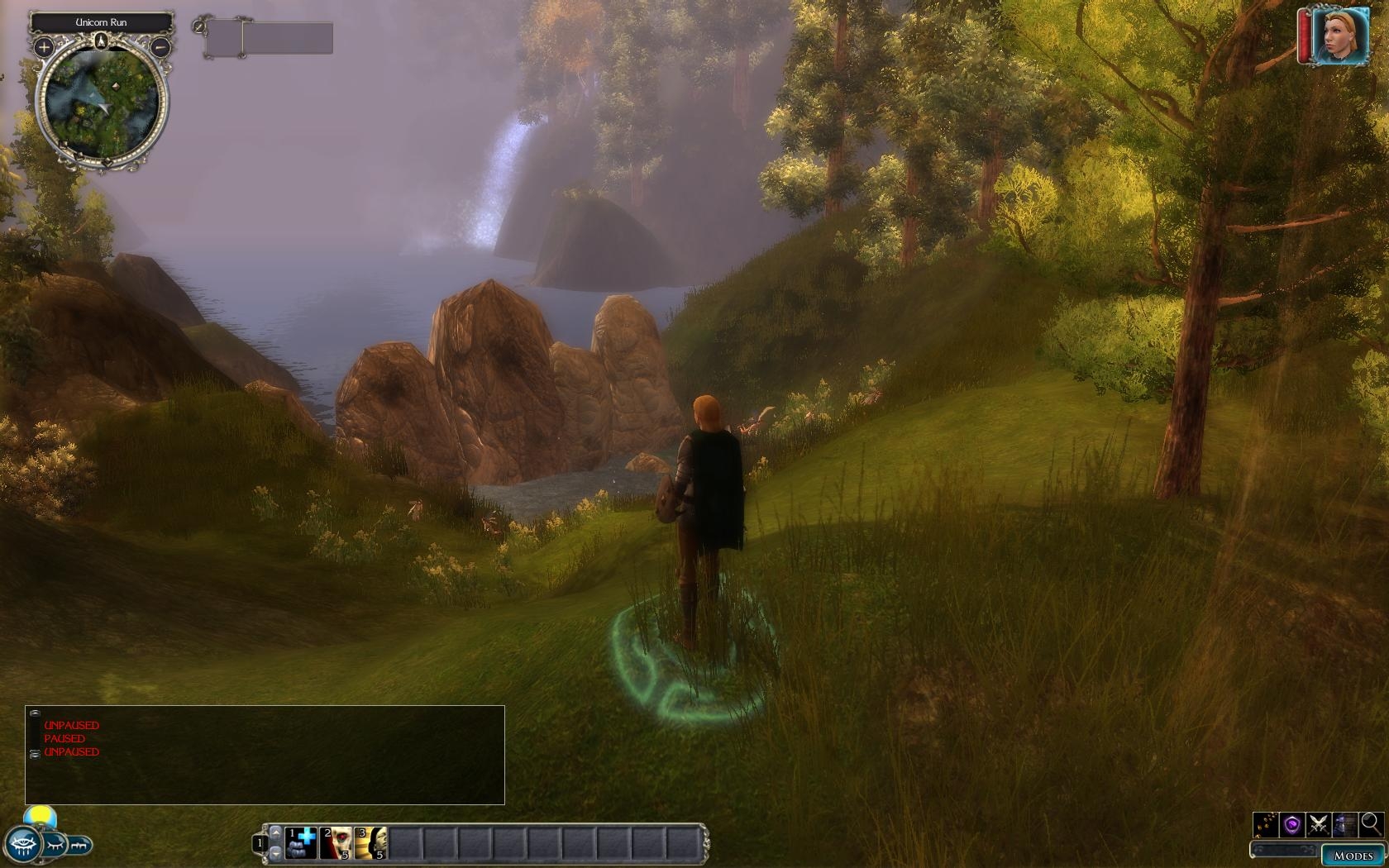Switch to the previous hotbar page with up arrow
Screen dimensions: 1389x868
pos(276,831)
